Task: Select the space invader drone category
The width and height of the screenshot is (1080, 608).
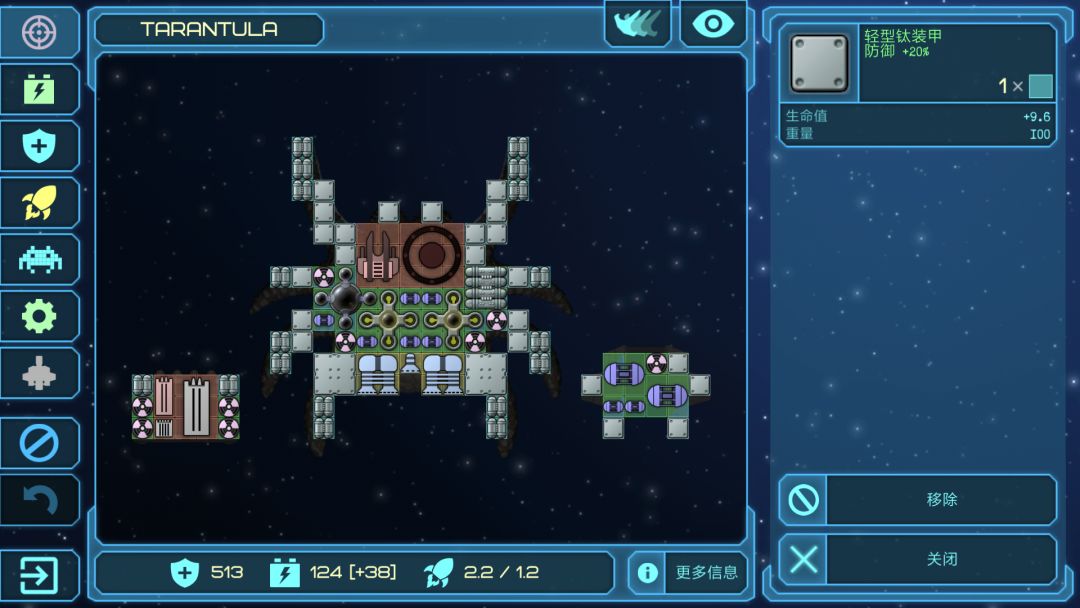Action: (x=39, y=260)
